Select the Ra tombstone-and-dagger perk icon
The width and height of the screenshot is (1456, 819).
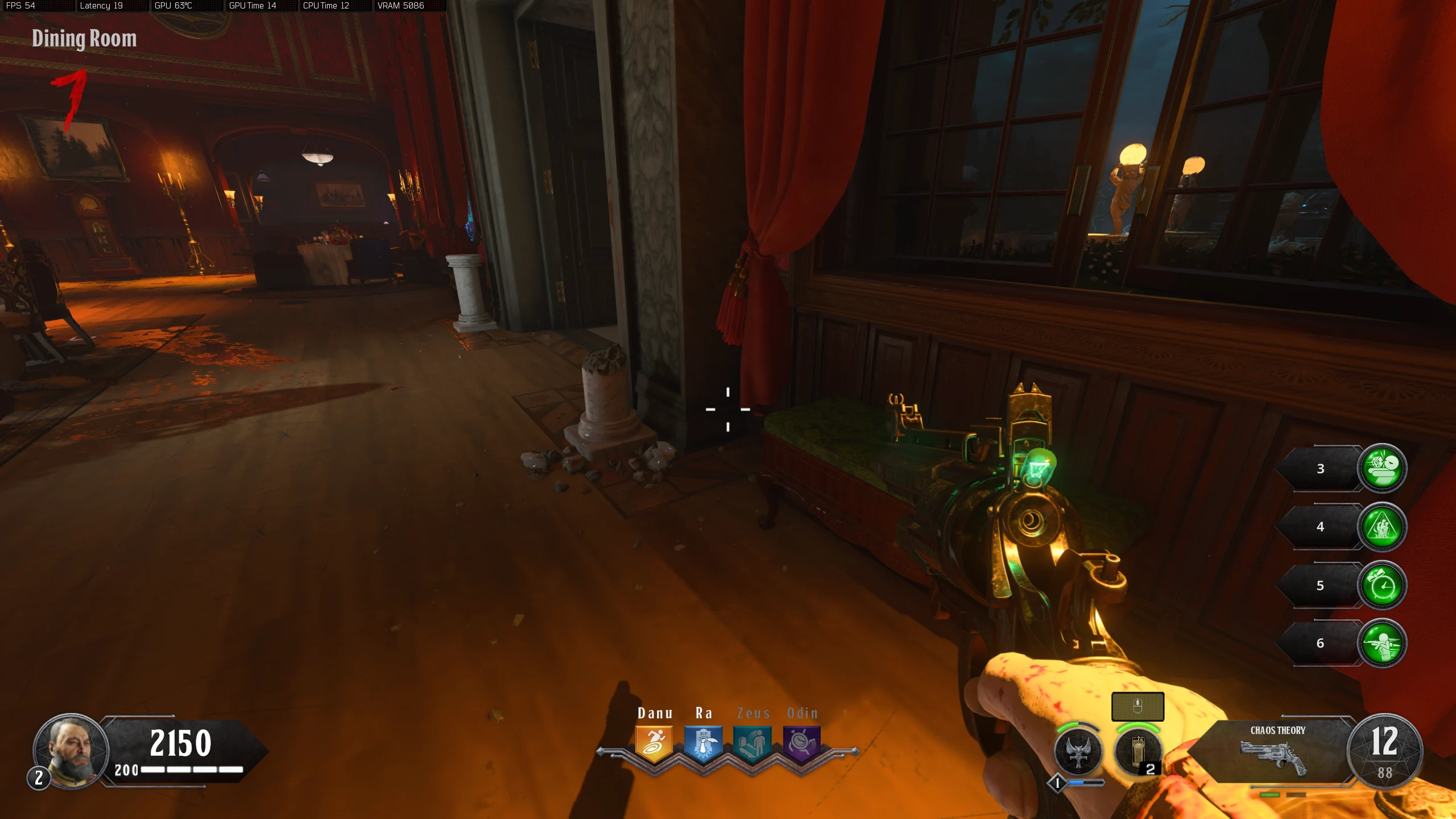704,743
